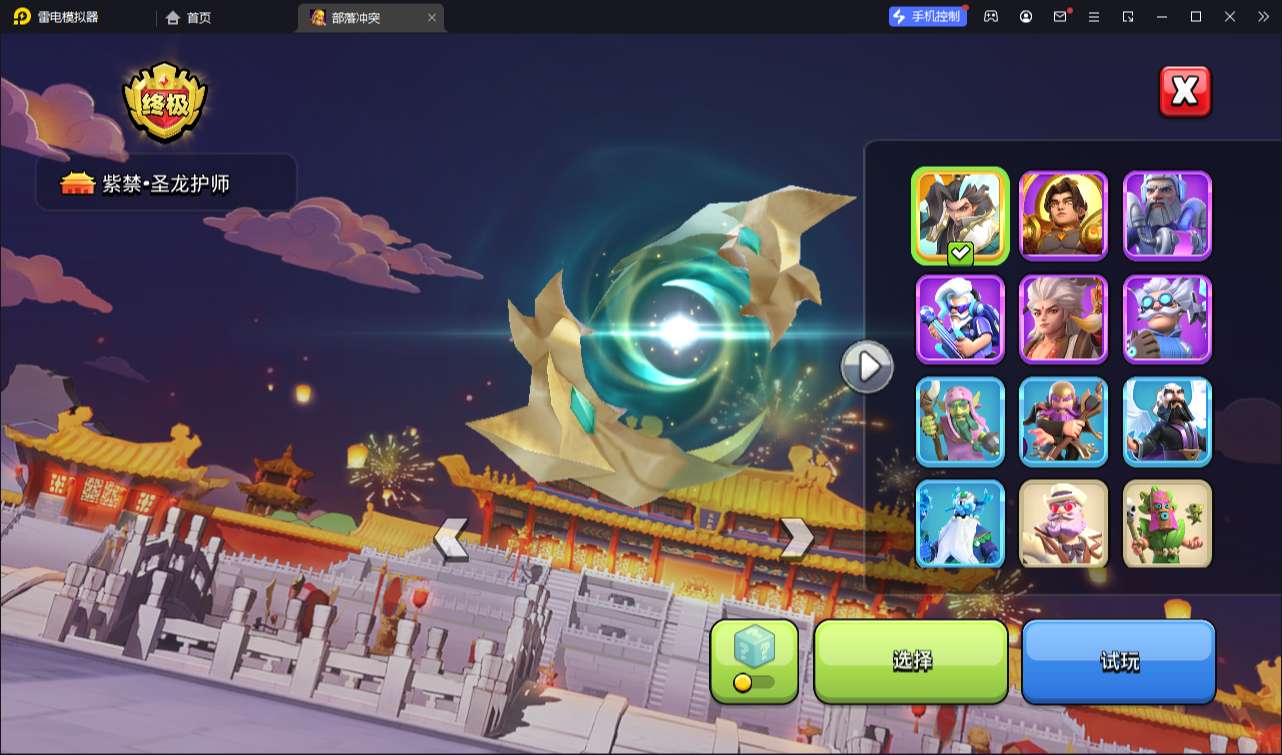The width and height of the screenshot is (1282, 755).
Task: Click the green 选择 button
Action: point(911,661)
